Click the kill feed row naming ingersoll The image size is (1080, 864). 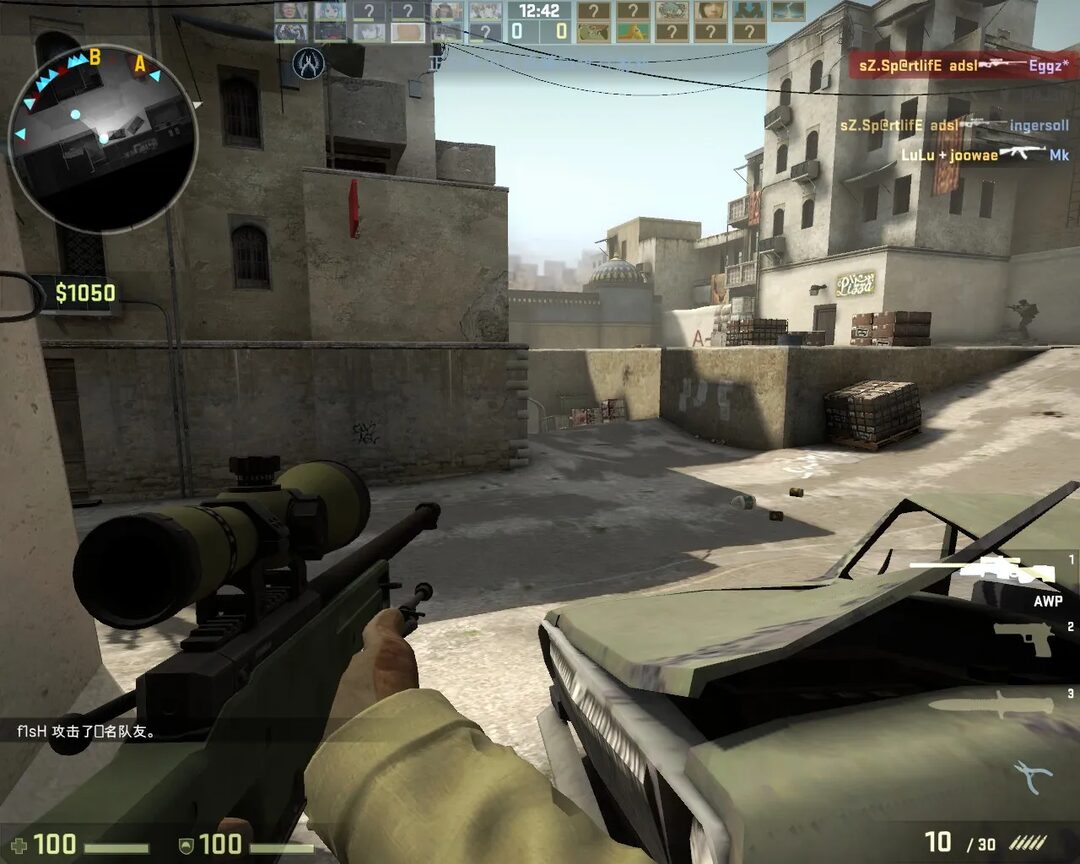pos(954,126)
